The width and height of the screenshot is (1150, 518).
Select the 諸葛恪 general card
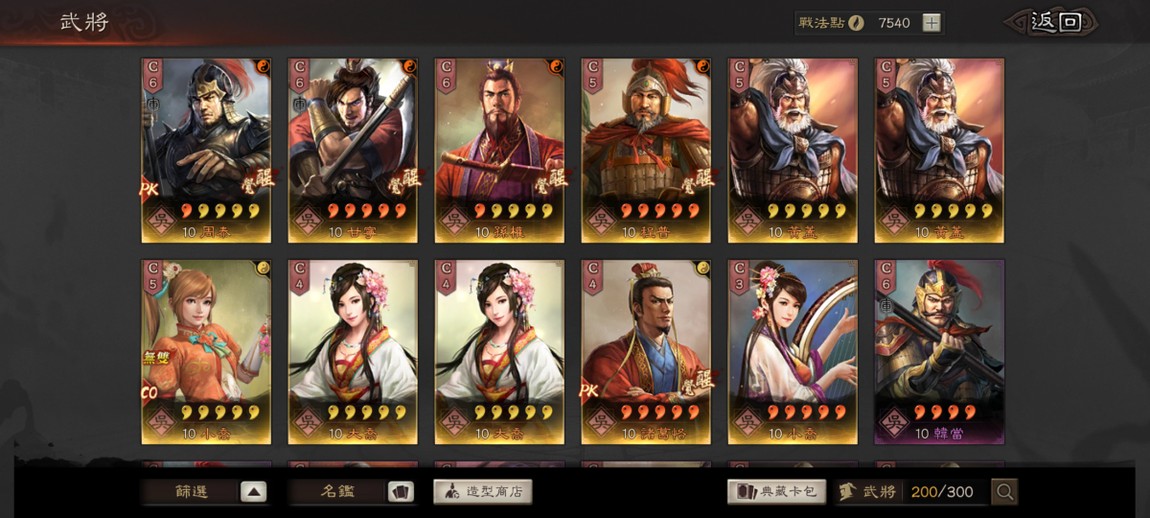646,352
